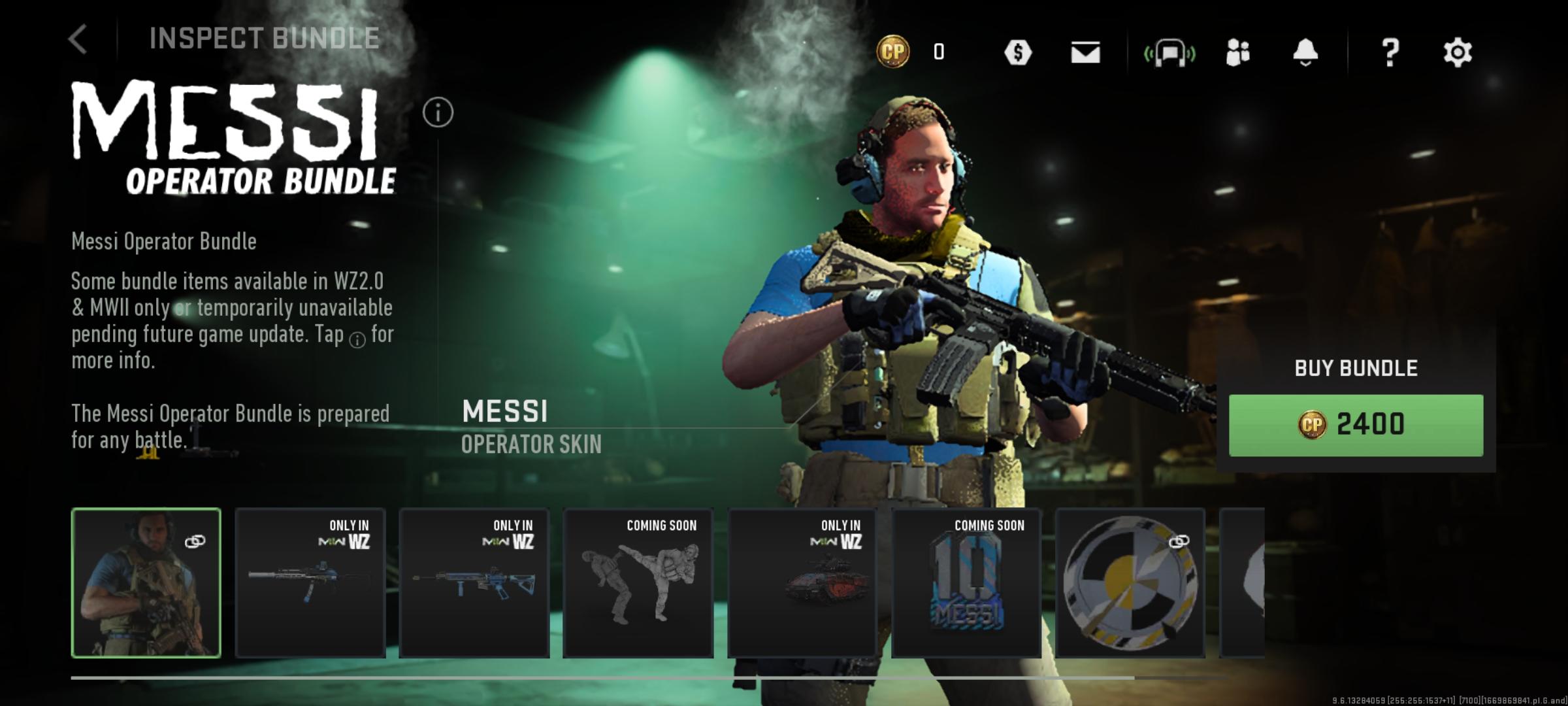Toggle the voice chat headset icon

[x=1169, y=52]
